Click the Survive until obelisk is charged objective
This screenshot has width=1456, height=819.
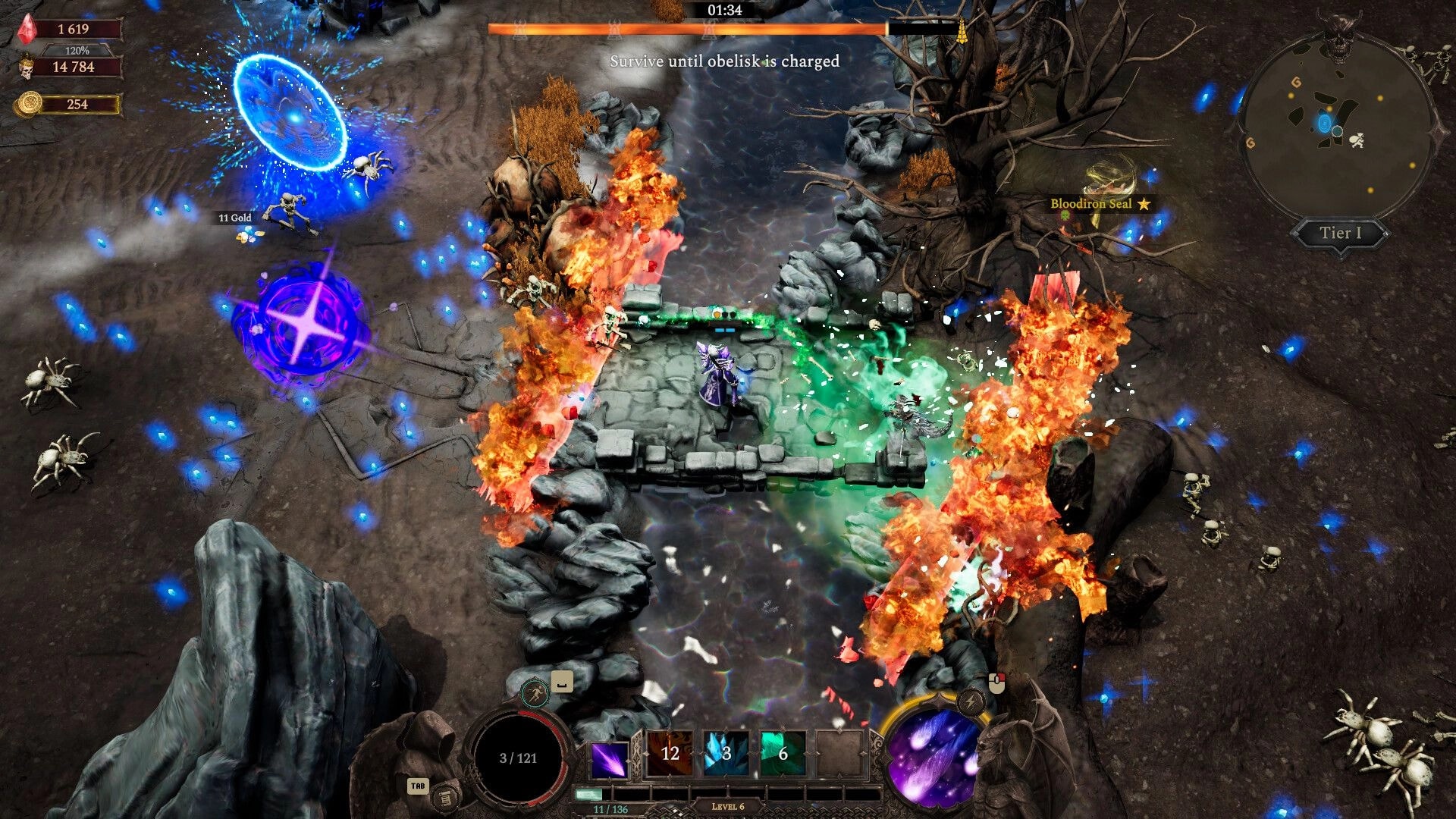(723, 62)
